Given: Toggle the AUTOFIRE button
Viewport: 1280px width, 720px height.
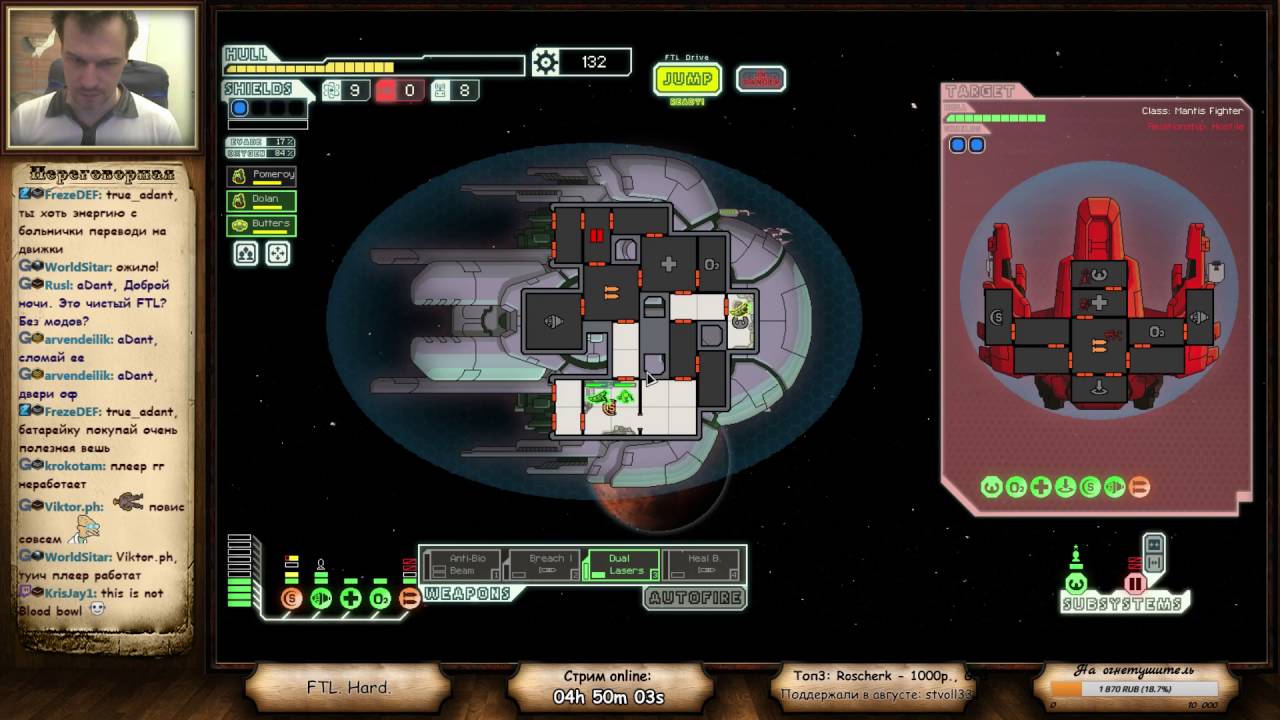Looking at the screenshot, I should pos(694,598).
